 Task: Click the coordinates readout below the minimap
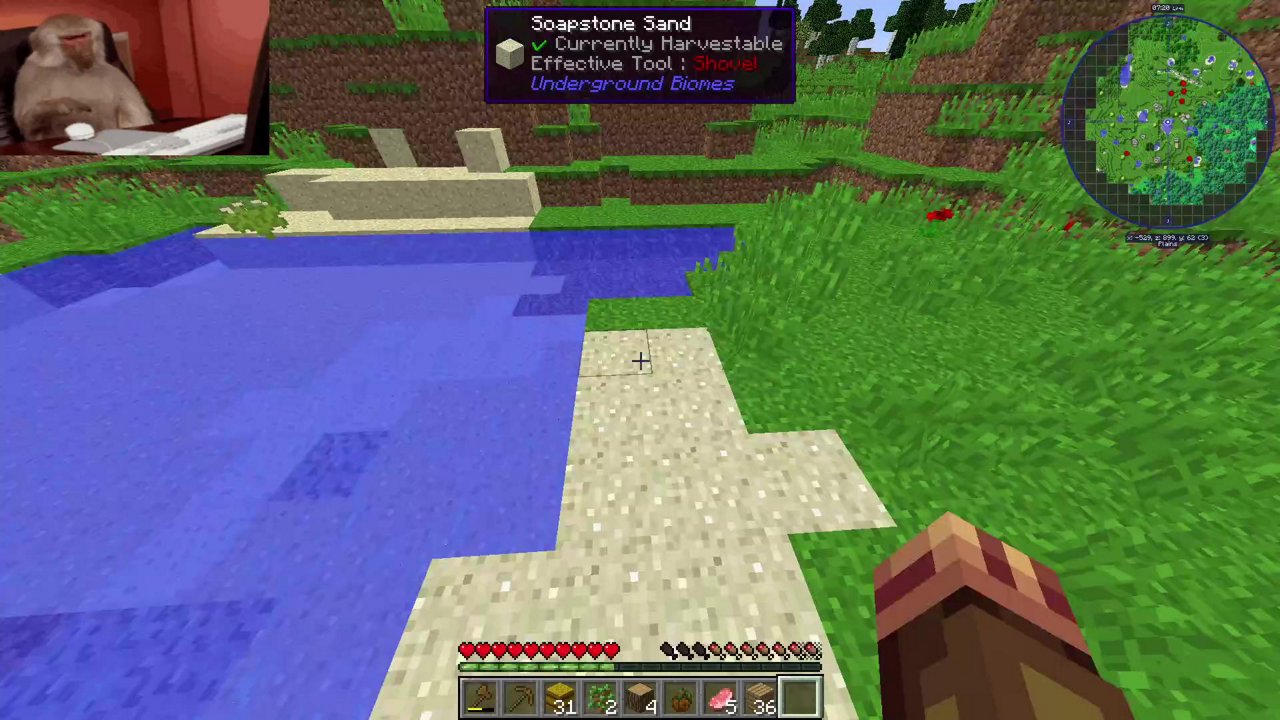click(x=1167, y=235)
